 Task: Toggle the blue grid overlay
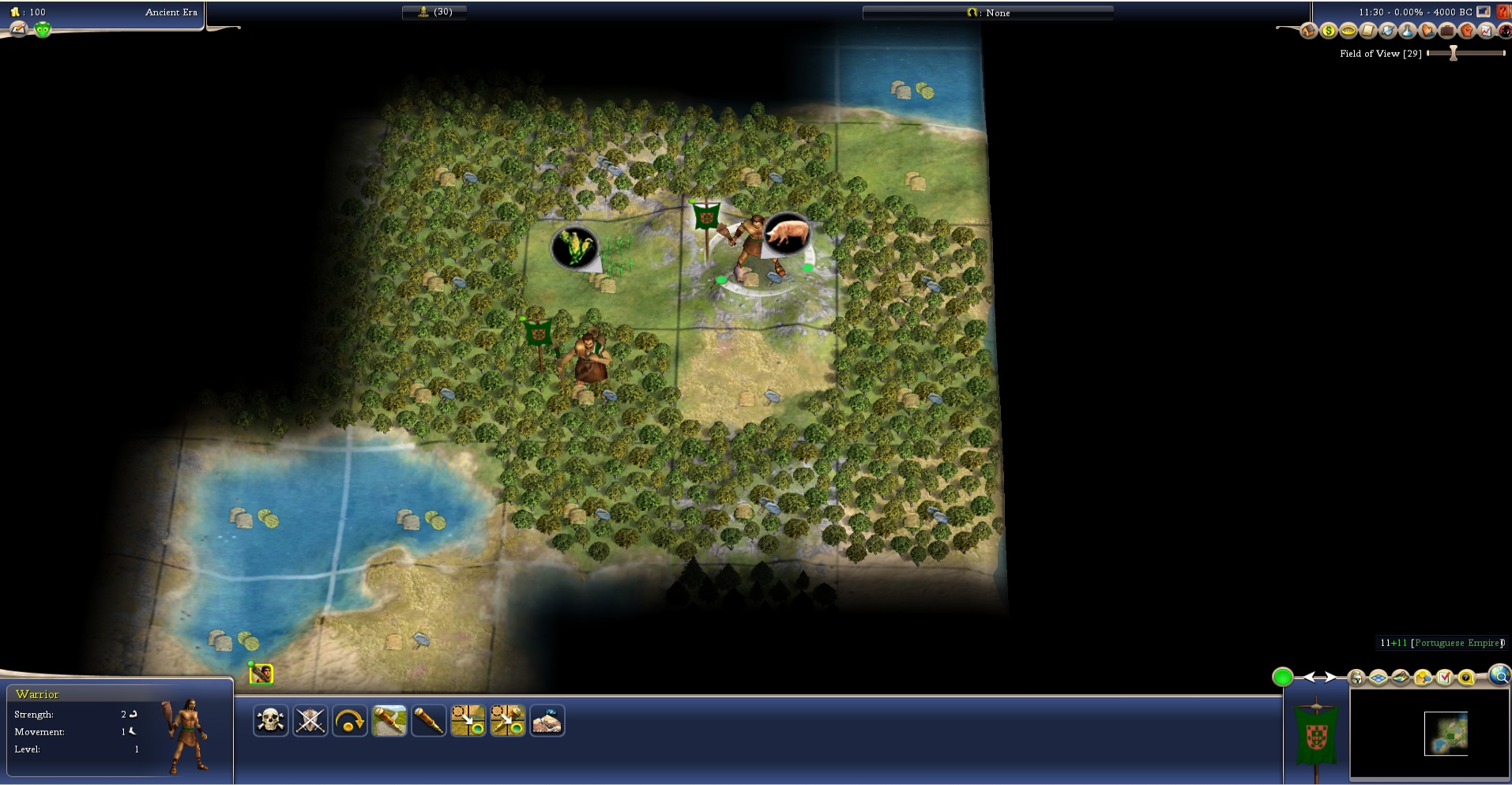(x=1378, y=678)
